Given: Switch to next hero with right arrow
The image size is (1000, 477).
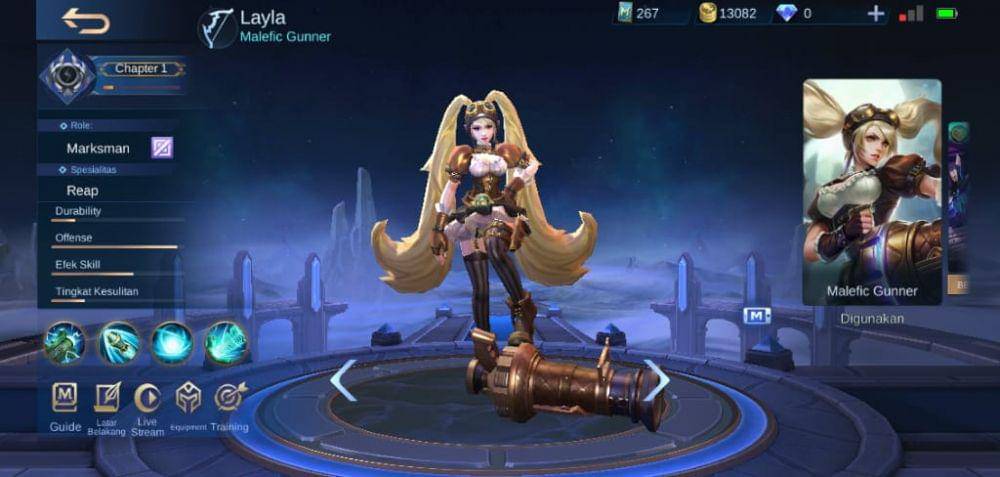Looking at the screenshot, I should [x=656, y=381].
